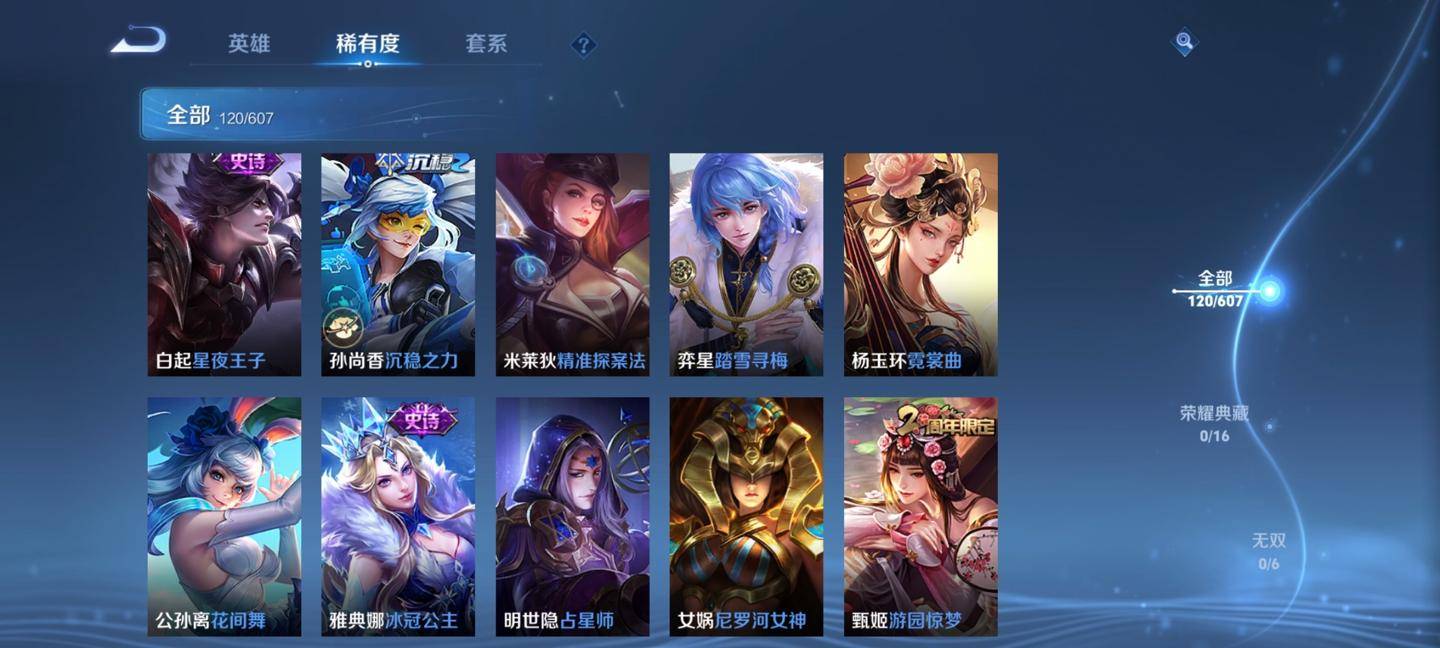This screenshot has width=1440, height=648.
Task: Click the magnifier search icon
Action: [x=1184, y=42]
